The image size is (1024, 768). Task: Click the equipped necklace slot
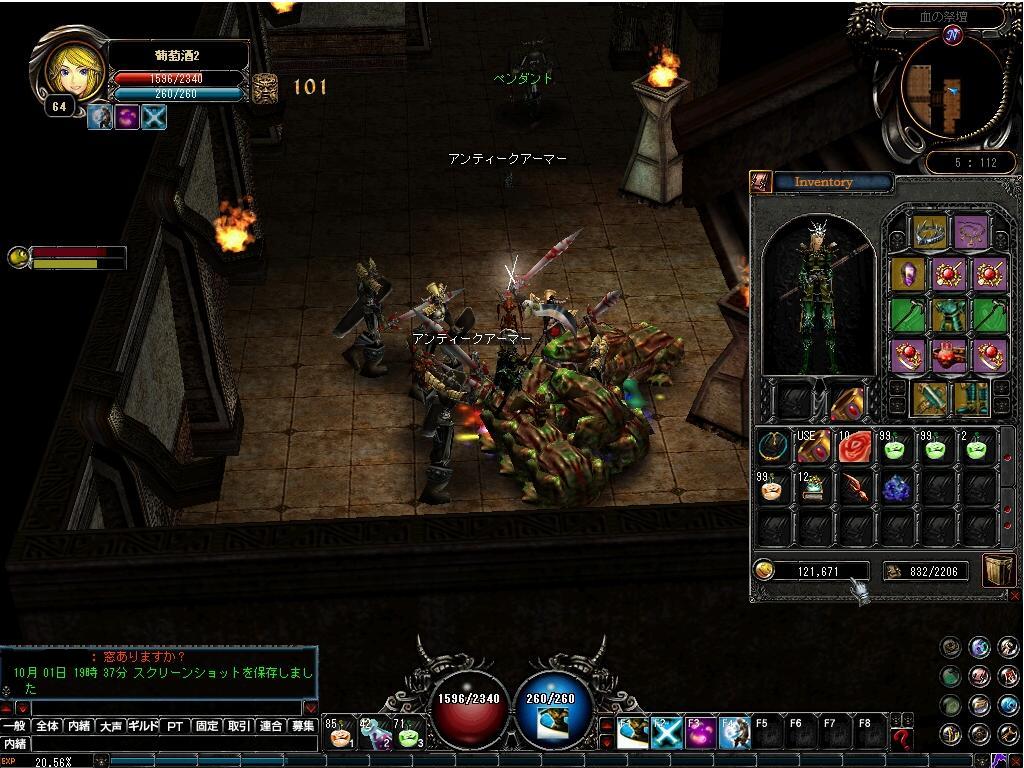(969, 232)
